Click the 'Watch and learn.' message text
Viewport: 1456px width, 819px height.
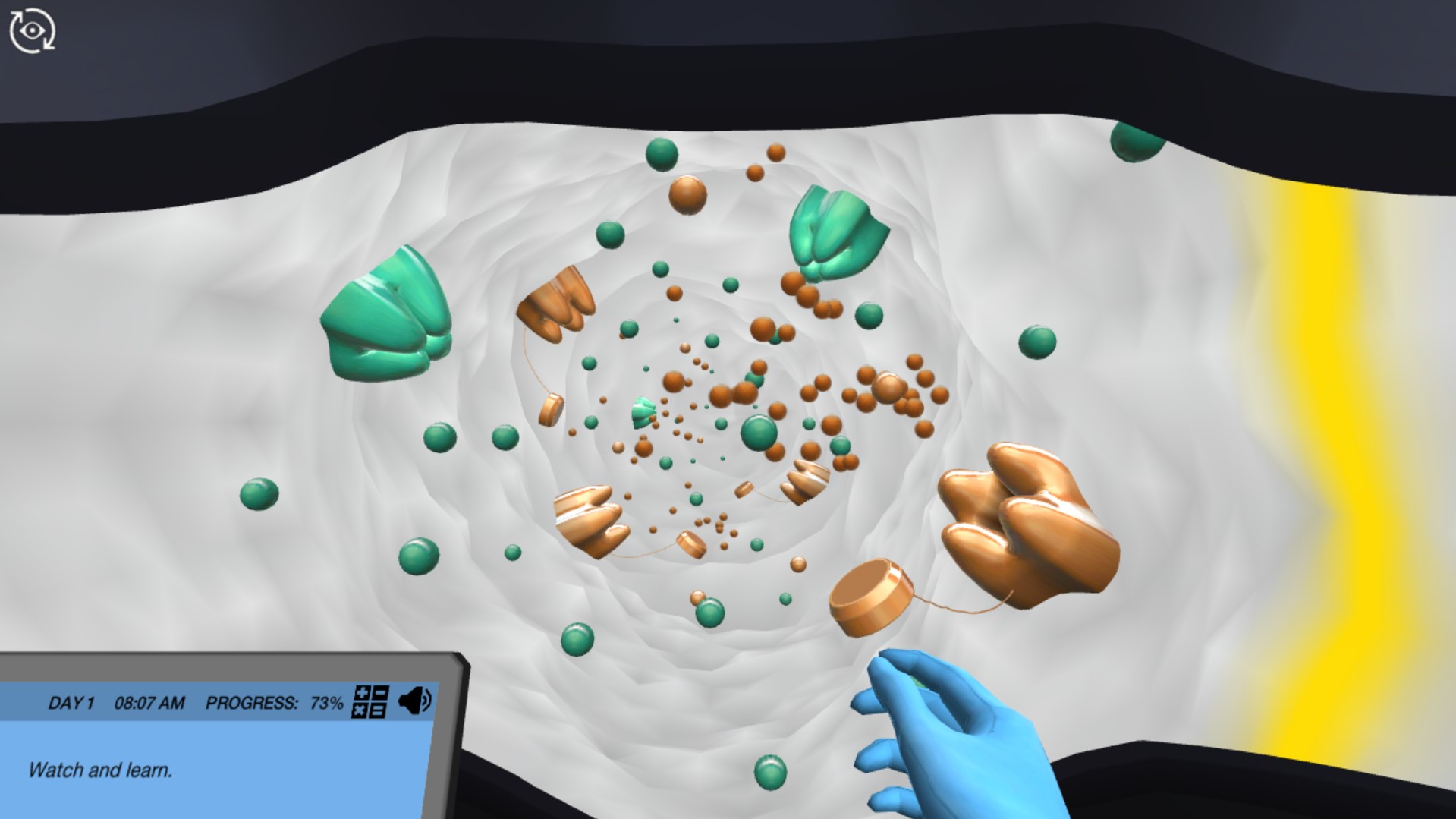click(x=99, y=770)
